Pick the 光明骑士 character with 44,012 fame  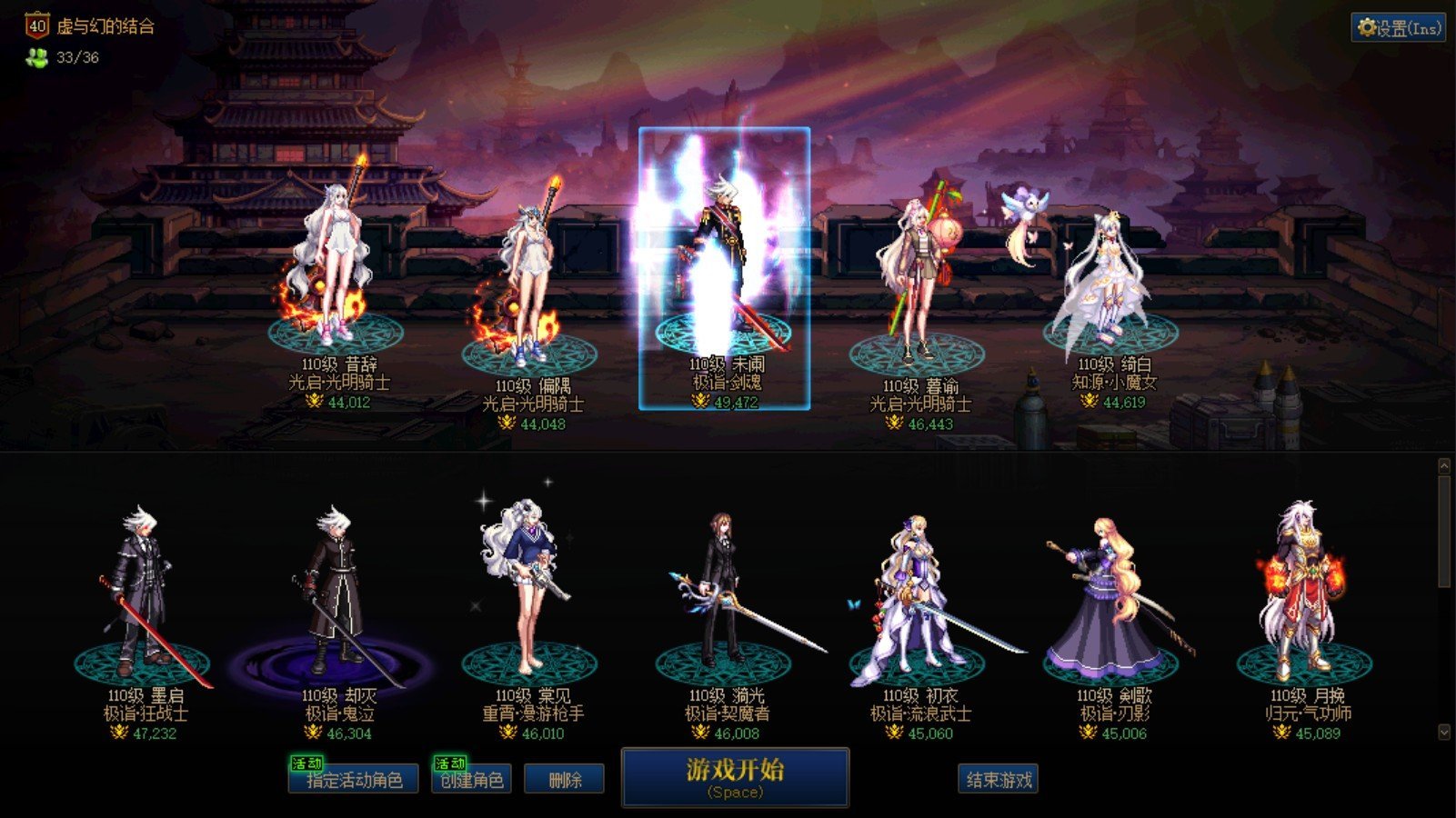(x=335, y=264)
